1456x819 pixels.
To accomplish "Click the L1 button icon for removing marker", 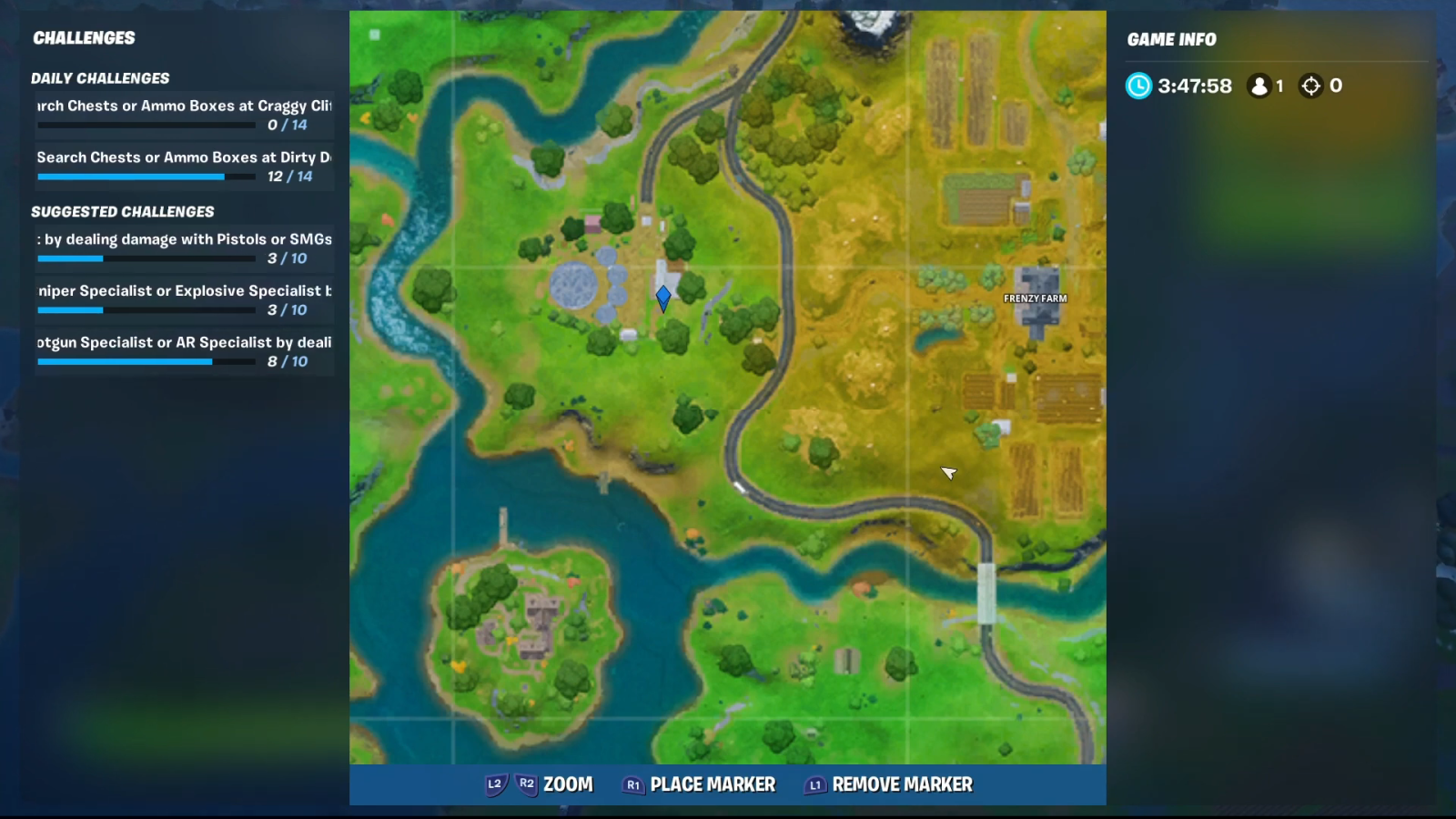I will [x=814, y=784].
